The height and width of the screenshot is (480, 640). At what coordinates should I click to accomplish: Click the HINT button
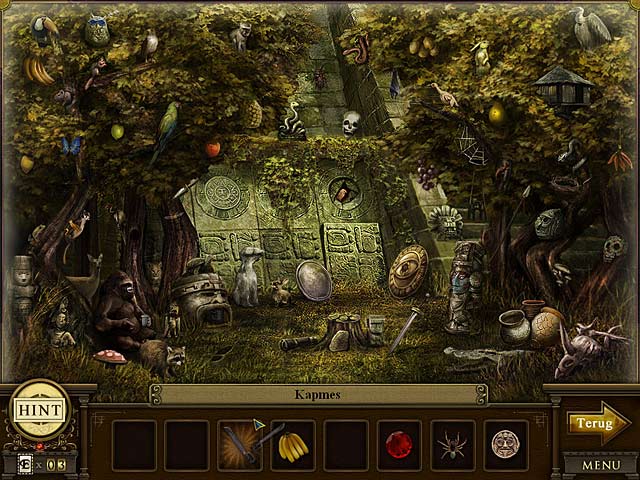click(x=39, y=410)
